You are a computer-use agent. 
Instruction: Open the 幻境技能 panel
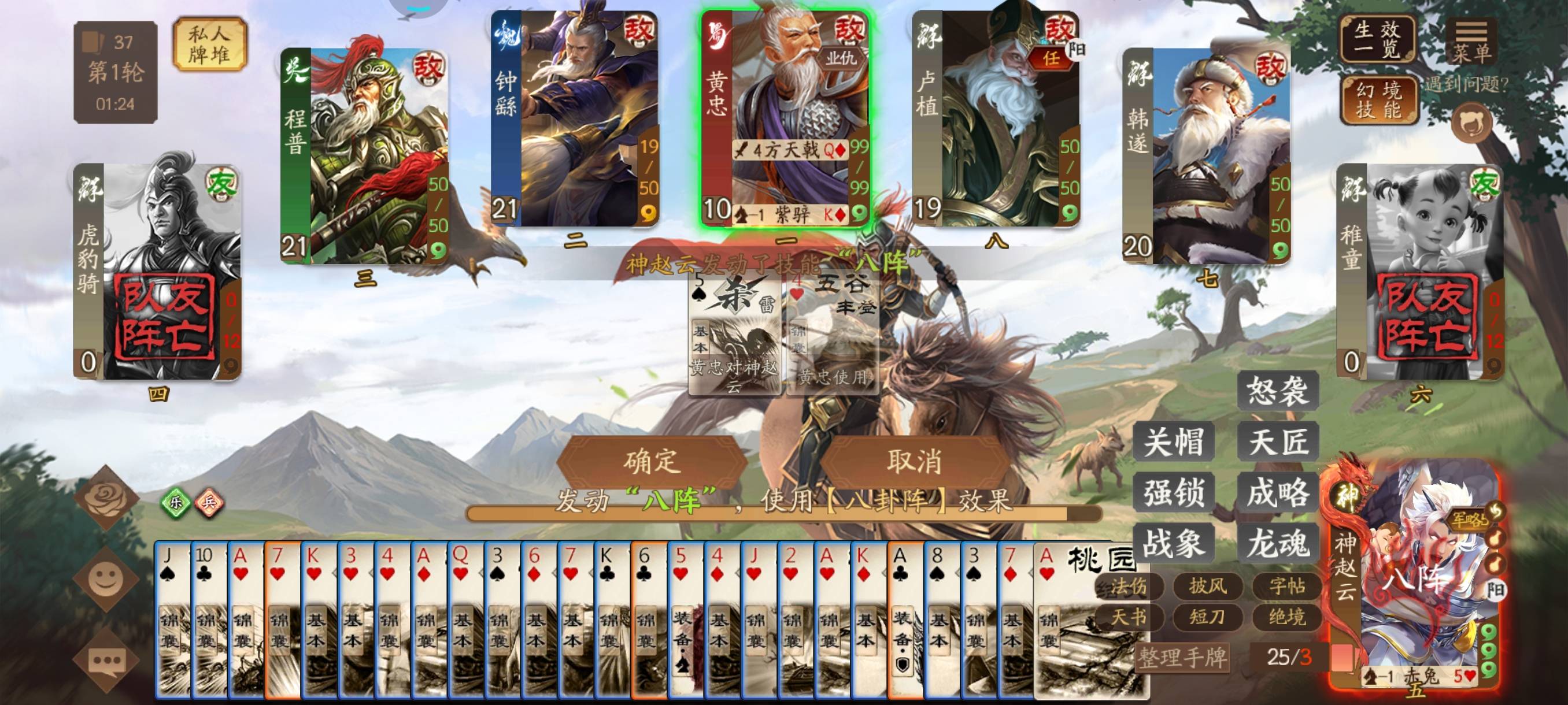point(1378,100)
